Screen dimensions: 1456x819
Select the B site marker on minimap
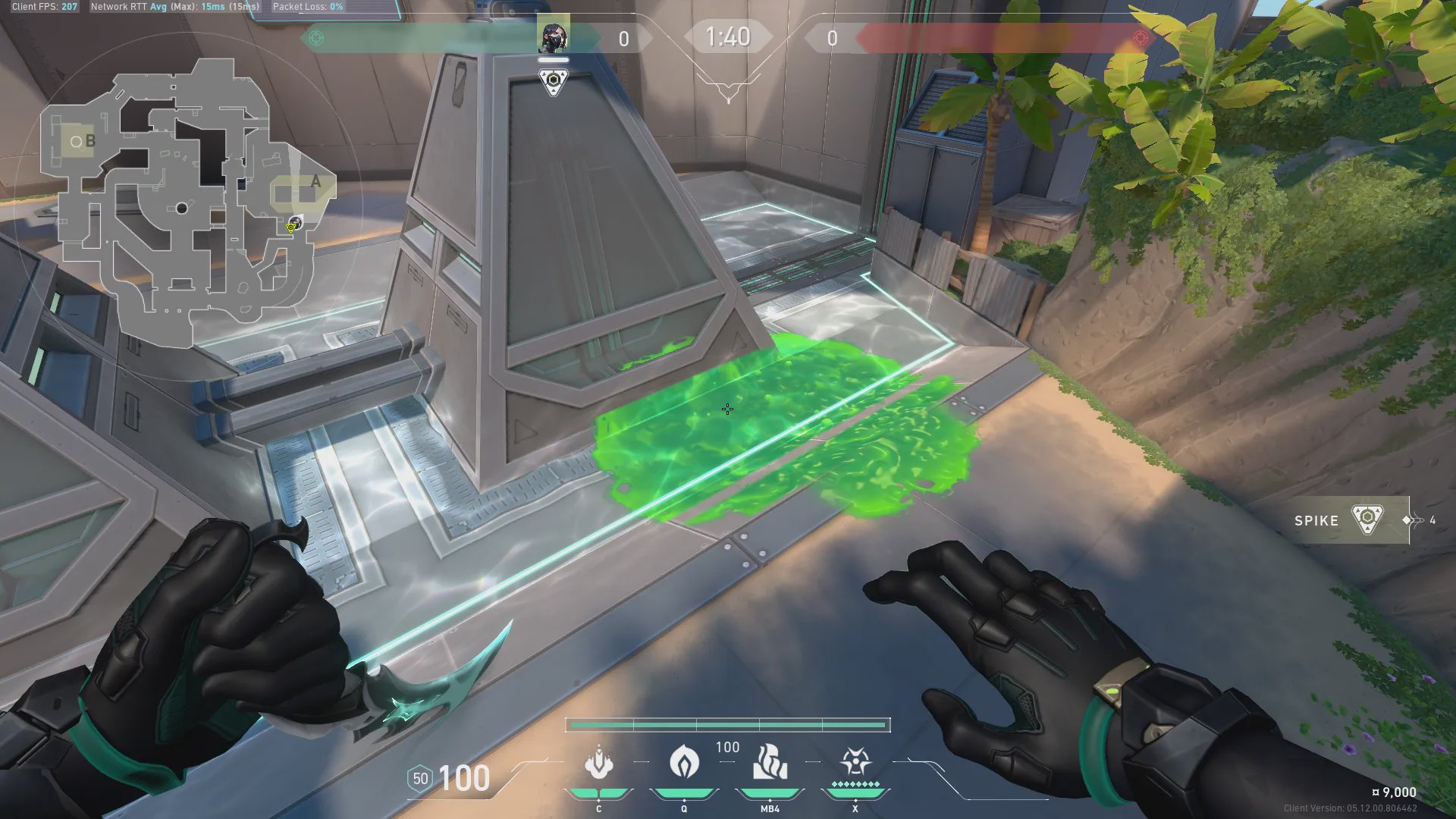tap(89, 141)
